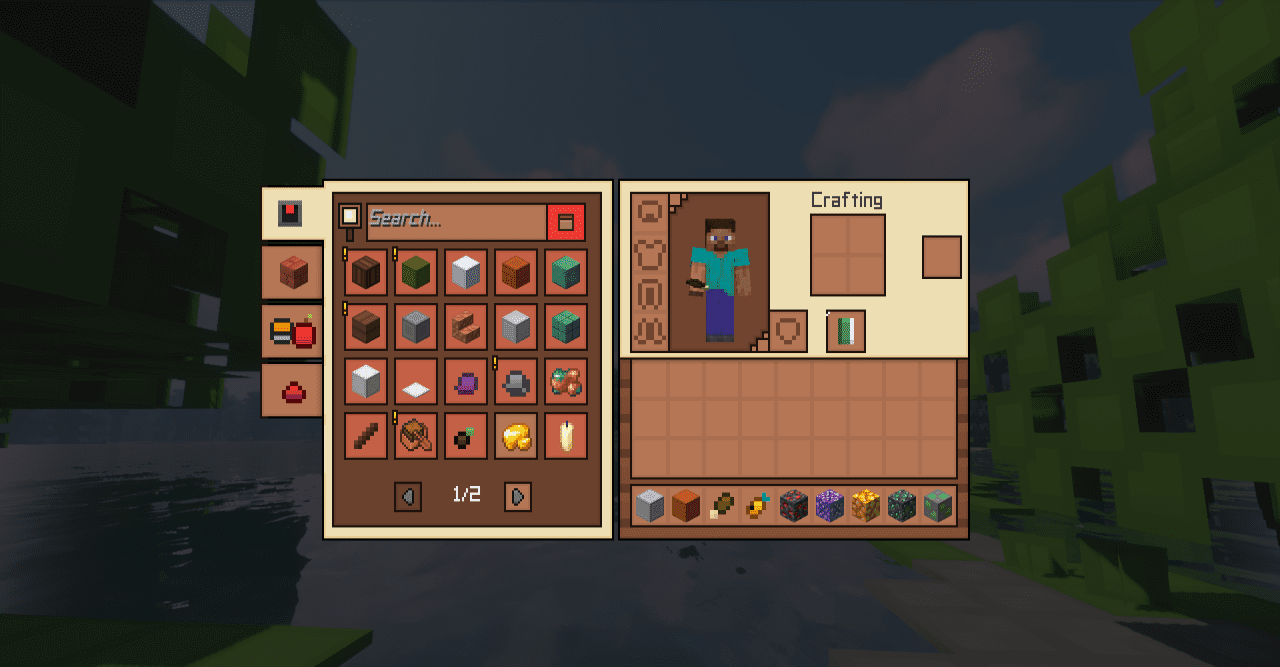Click the recipe book Search field
The height and width of the screenshot is (667, 1280).
(x=456, y=219)
